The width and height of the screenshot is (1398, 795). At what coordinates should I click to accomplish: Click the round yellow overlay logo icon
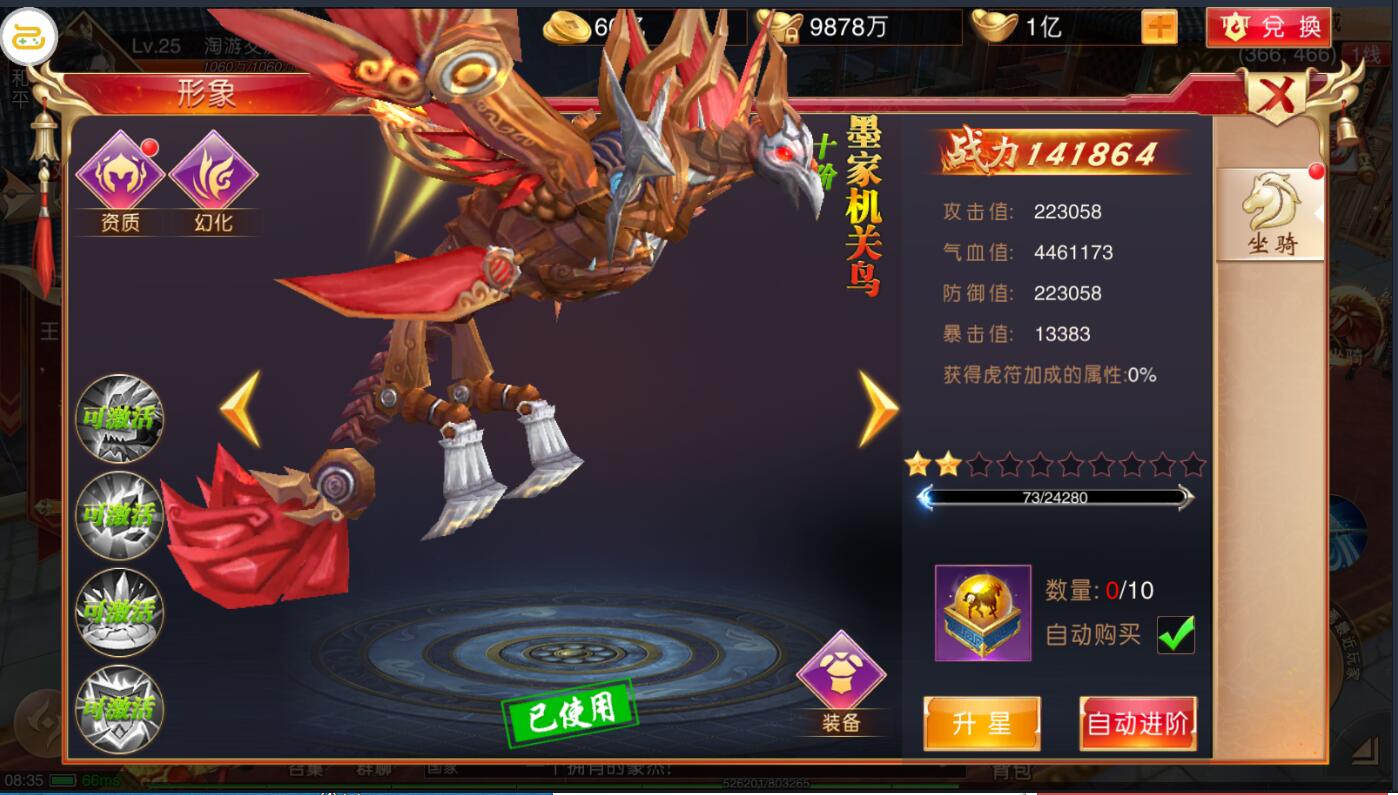tap(29, 36)
